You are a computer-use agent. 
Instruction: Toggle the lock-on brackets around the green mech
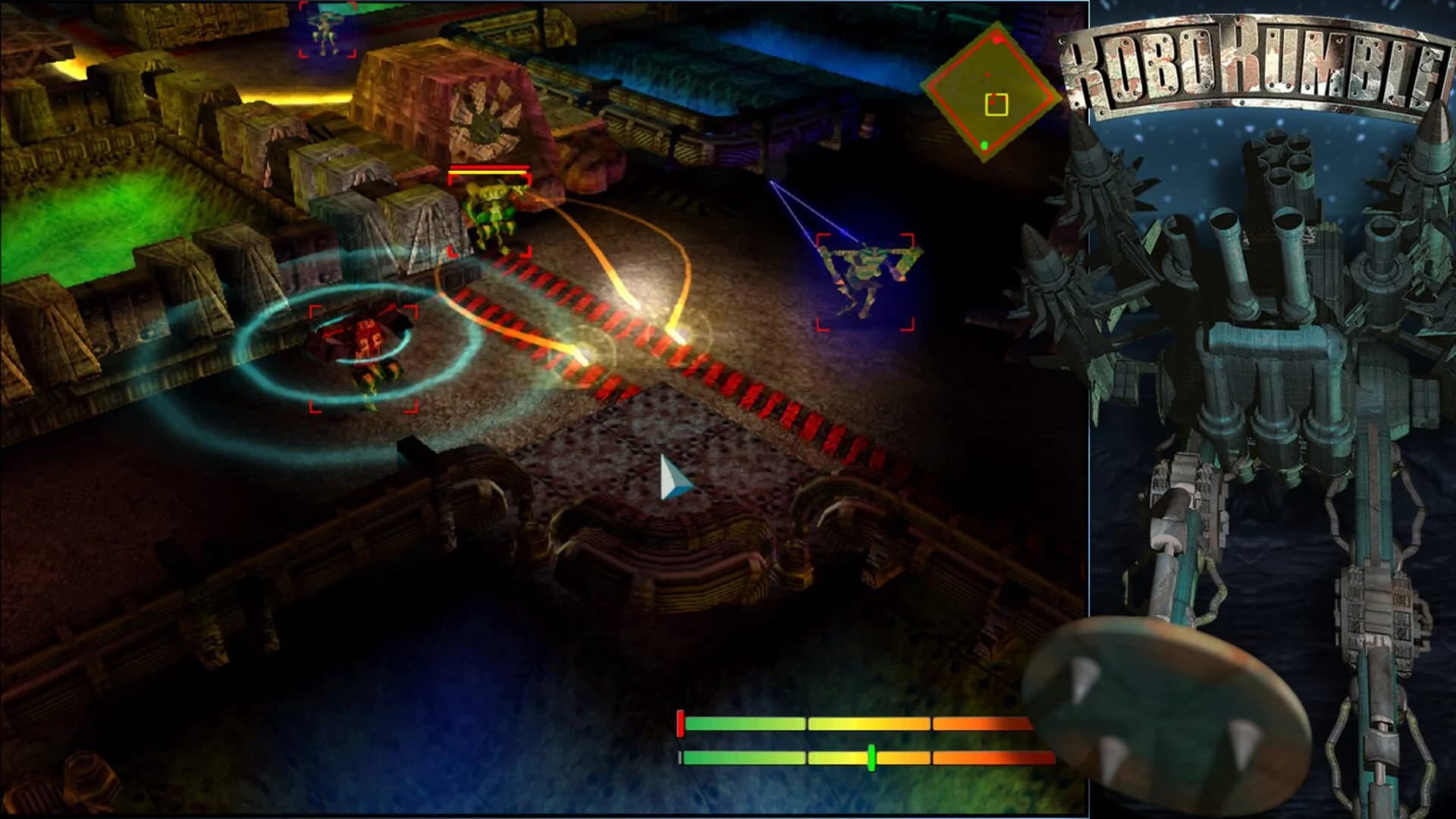(864, 281)
